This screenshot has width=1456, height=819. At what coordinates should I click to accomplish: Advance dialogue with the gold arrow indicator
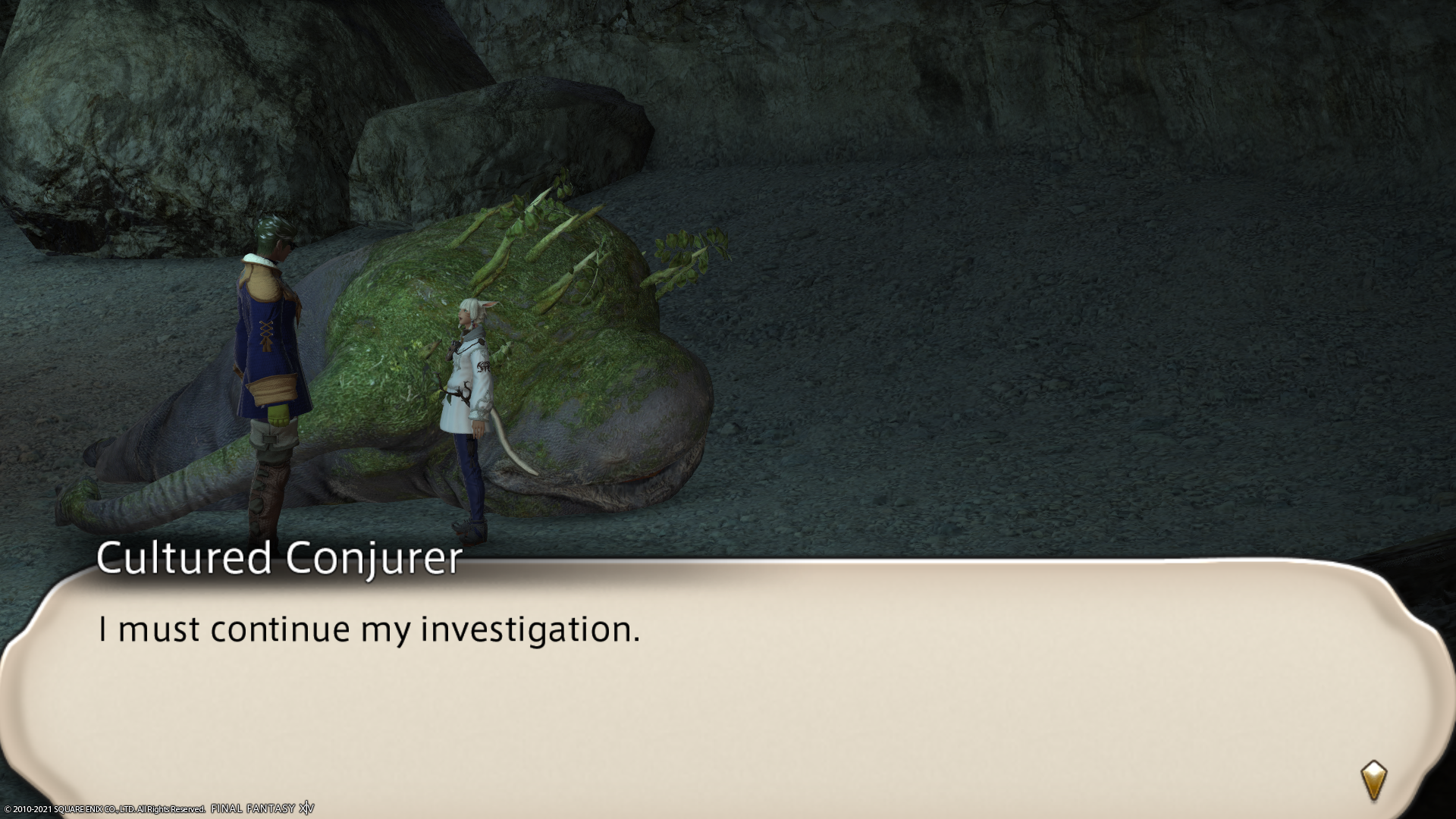1373,780
